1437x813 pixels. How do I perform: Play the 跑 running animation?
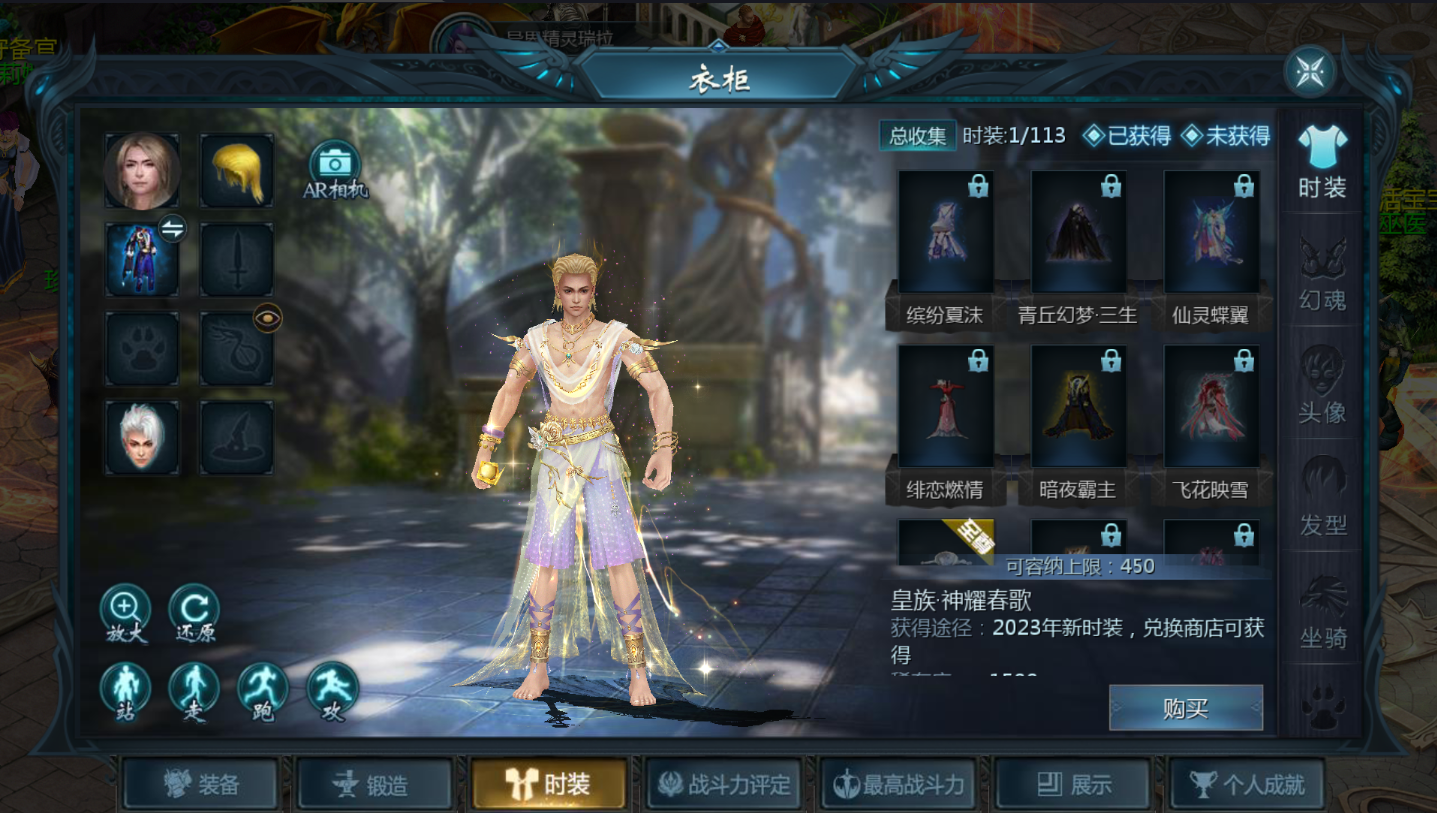(263, 689)
